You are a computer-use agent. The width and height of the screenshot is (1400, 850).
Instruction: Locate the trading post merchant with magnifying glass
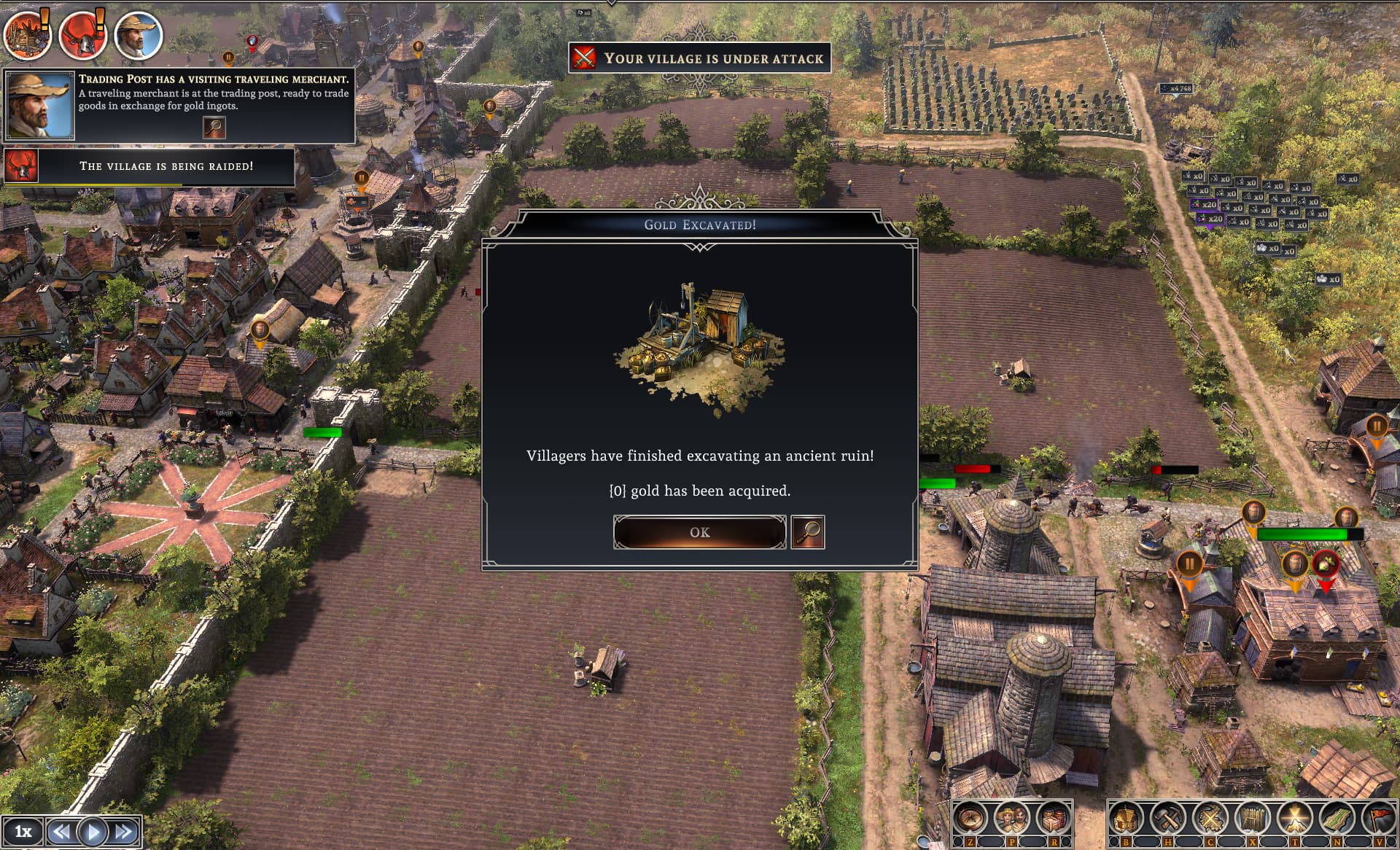214,128
